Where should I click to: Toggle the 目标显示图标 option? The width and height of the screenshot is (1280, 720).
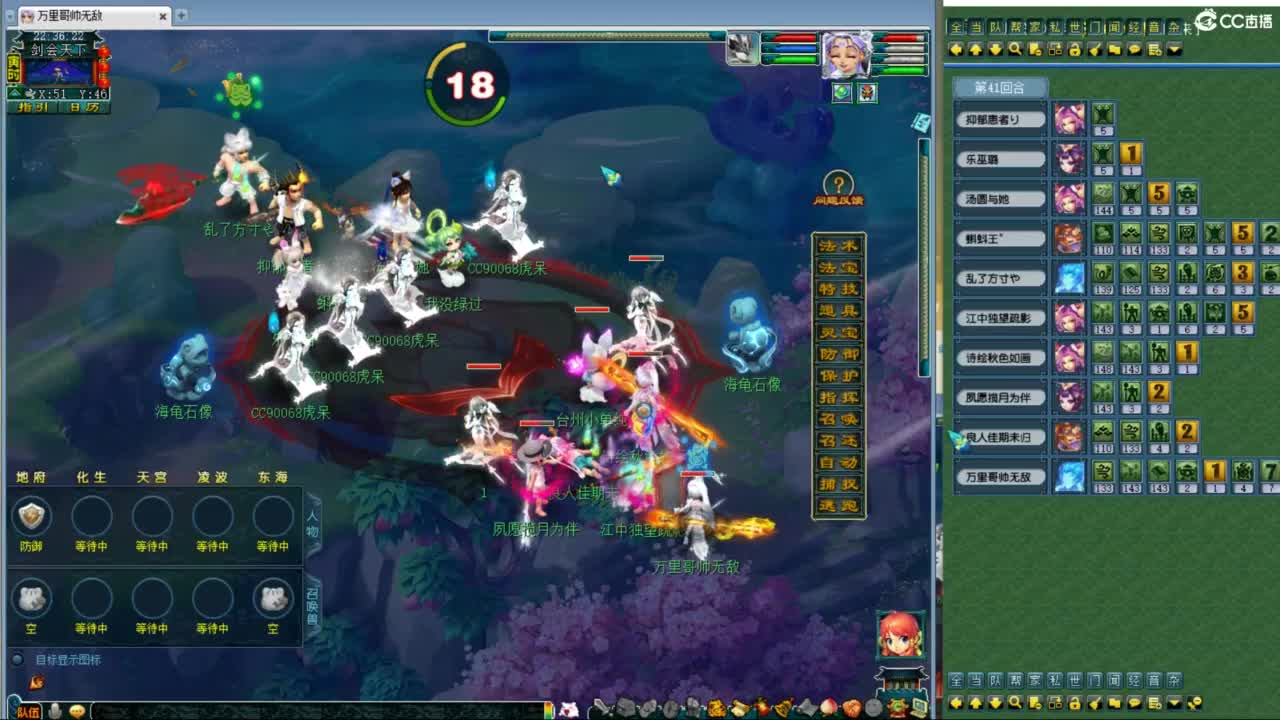pyautogui.click(x=18, y=658)
